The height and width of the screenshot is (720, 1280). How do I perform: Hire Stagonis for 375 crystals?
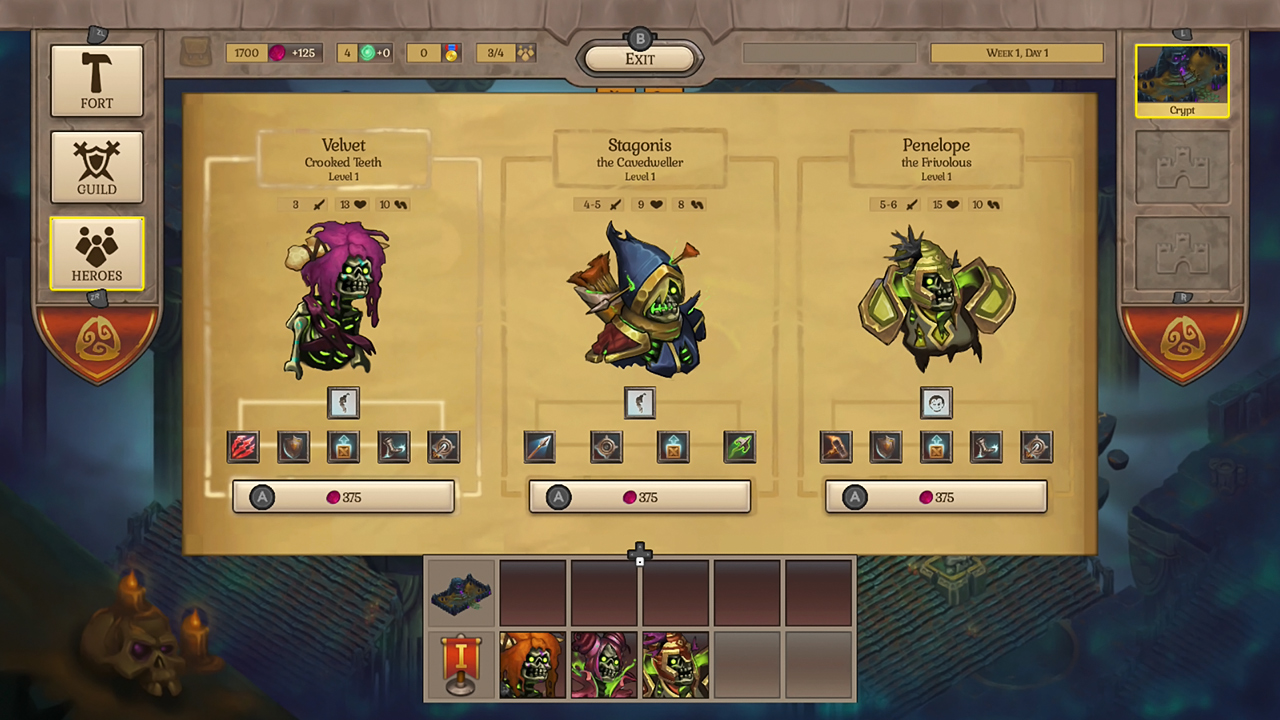[640, 497]
